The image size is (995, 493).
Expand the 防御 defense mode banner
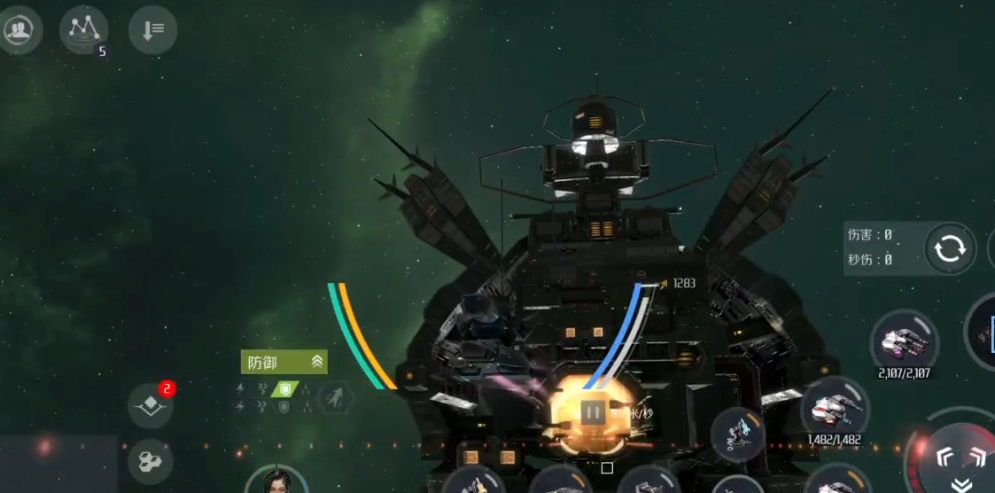[x=284, y=362]
